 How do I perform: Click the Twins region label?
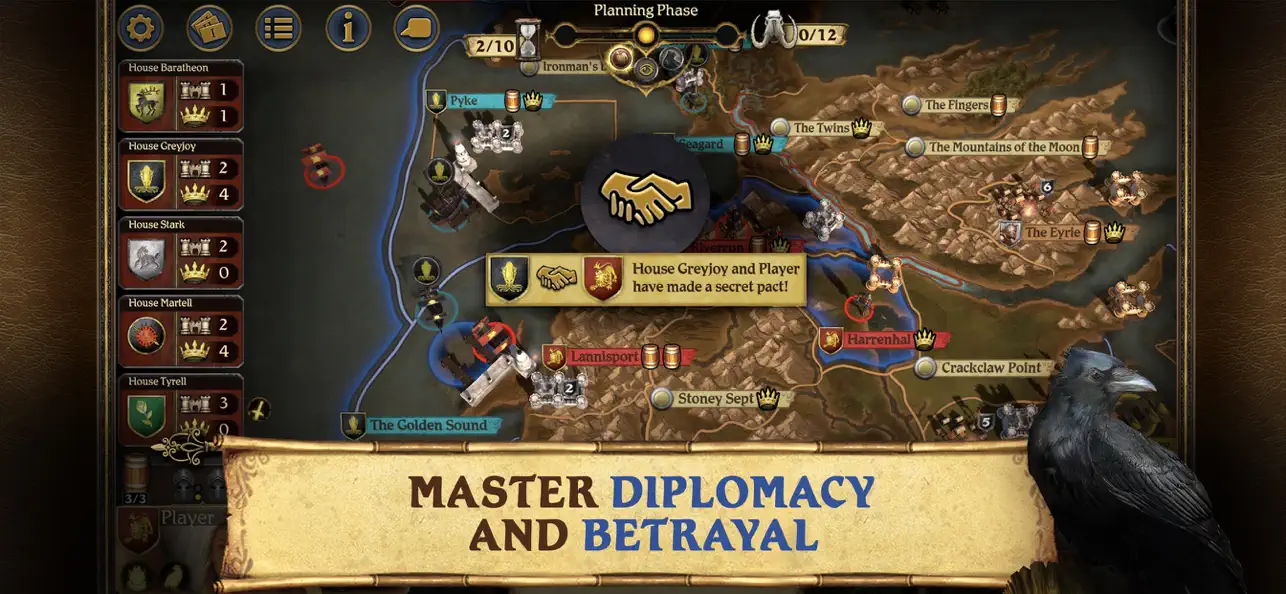821,128
